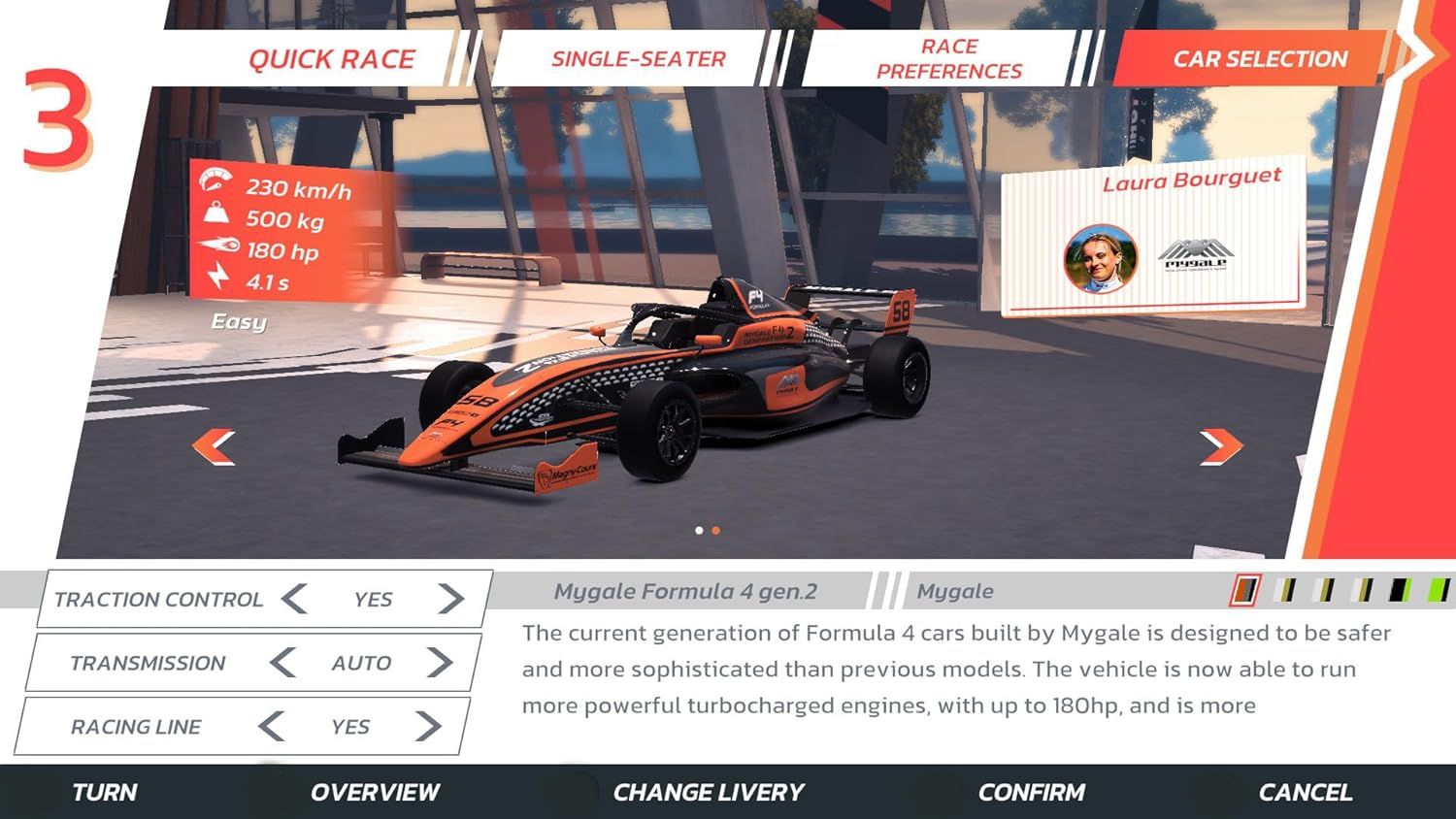Image resolution: width=1456 pixels, height=819 pixels.
Task: Click the right chevron beside Racing Line
Action: coord(430,726)
